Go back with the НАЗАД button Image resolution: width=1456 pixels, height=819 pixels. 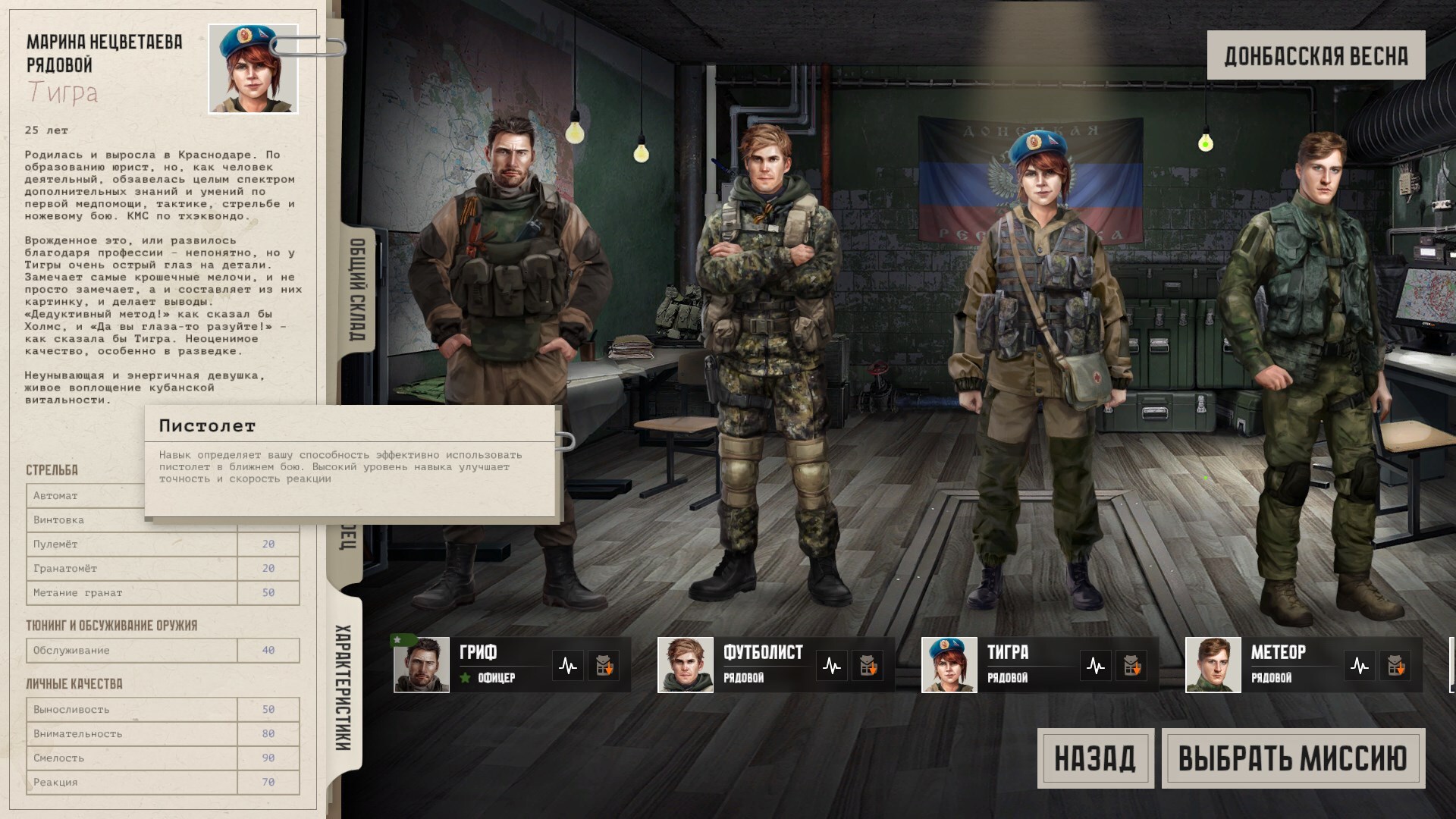click(x=1095, y=758)
